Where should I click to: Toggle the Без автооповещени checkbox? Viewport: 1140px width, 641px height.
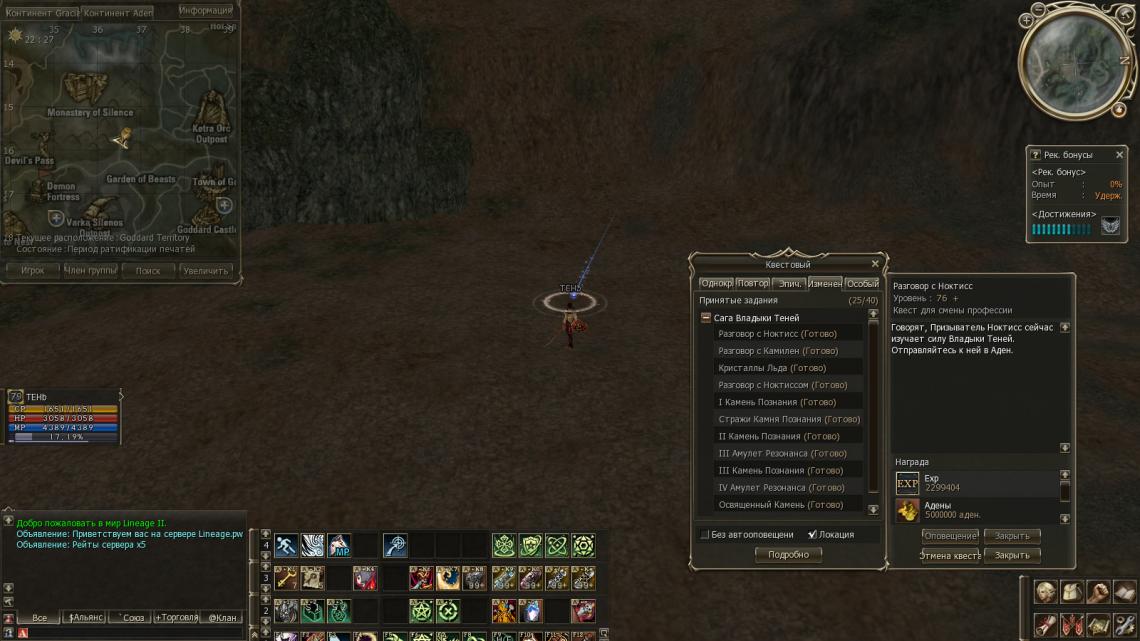point(705,535)
